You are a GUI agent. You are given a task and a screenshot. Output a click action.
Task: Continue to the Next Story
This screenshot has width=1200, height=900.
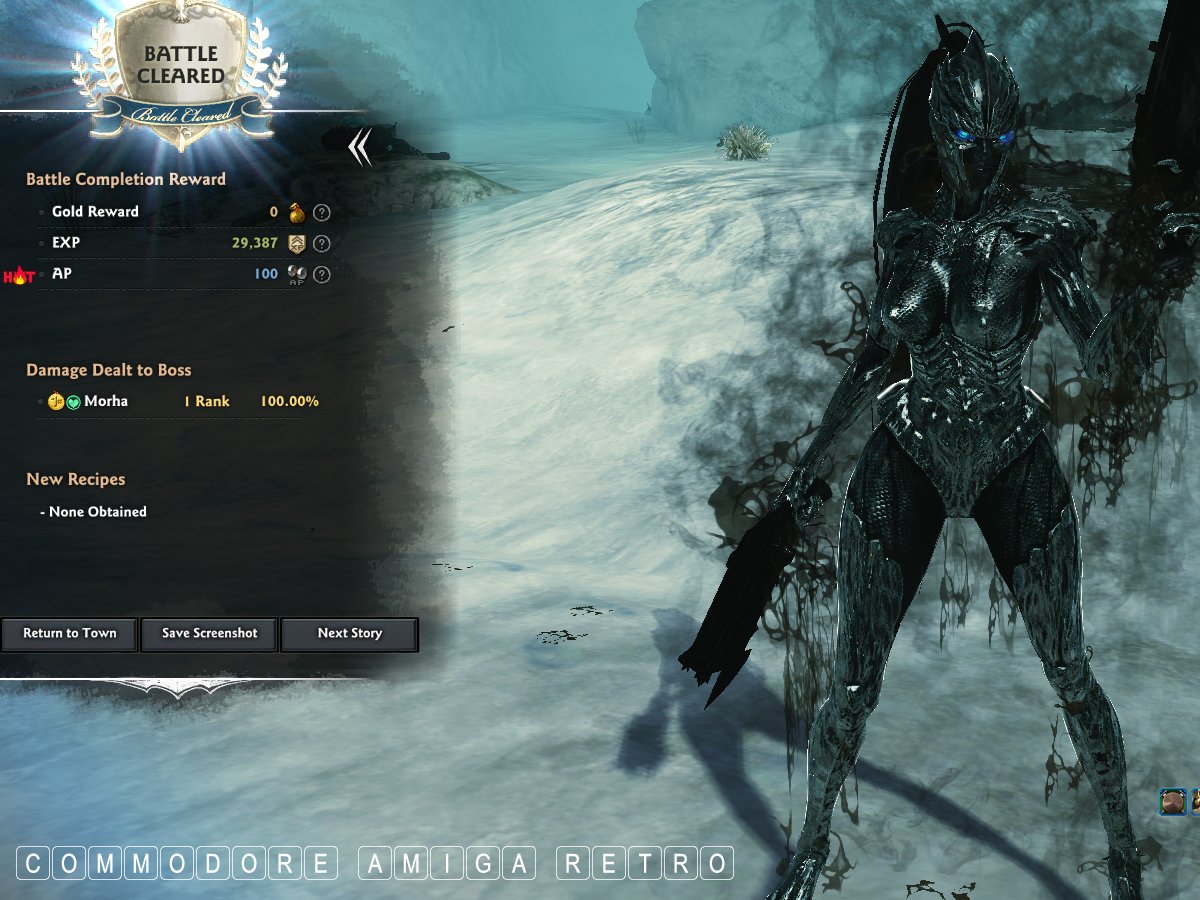coord(349,634)
